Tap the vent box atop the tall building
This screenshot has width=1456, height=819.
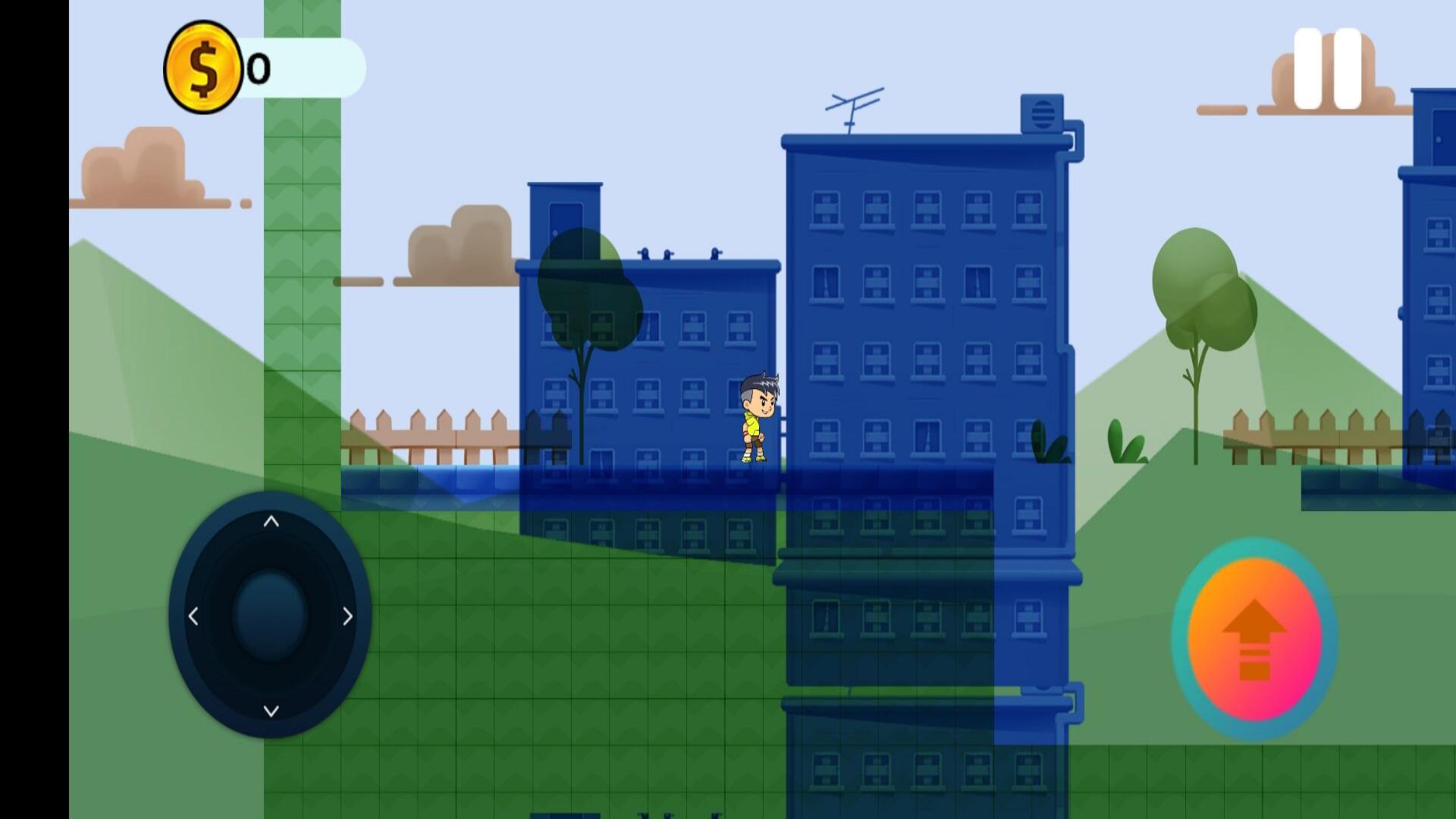coord(1040,112)
